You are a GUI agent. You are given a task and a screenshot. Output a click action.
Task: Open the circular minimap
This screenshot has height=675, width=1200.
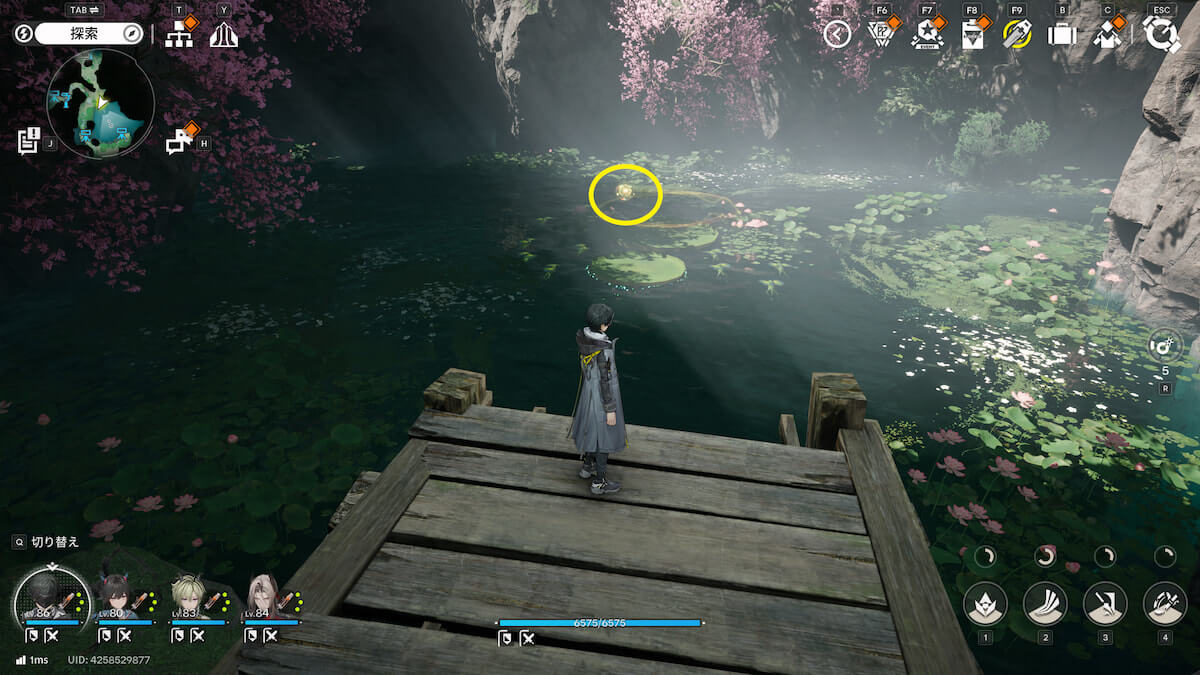point(100,104)
